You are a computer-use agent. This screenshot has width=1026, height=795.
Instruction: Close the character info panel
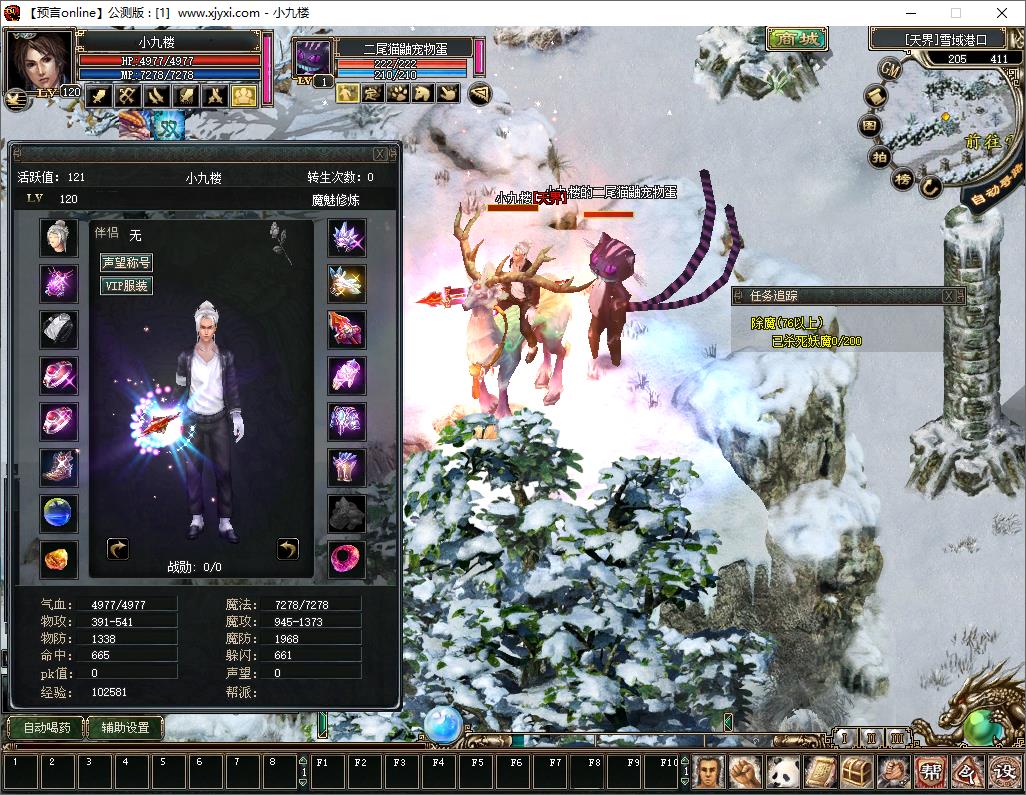pyautogui.click(x=380, y=154)
